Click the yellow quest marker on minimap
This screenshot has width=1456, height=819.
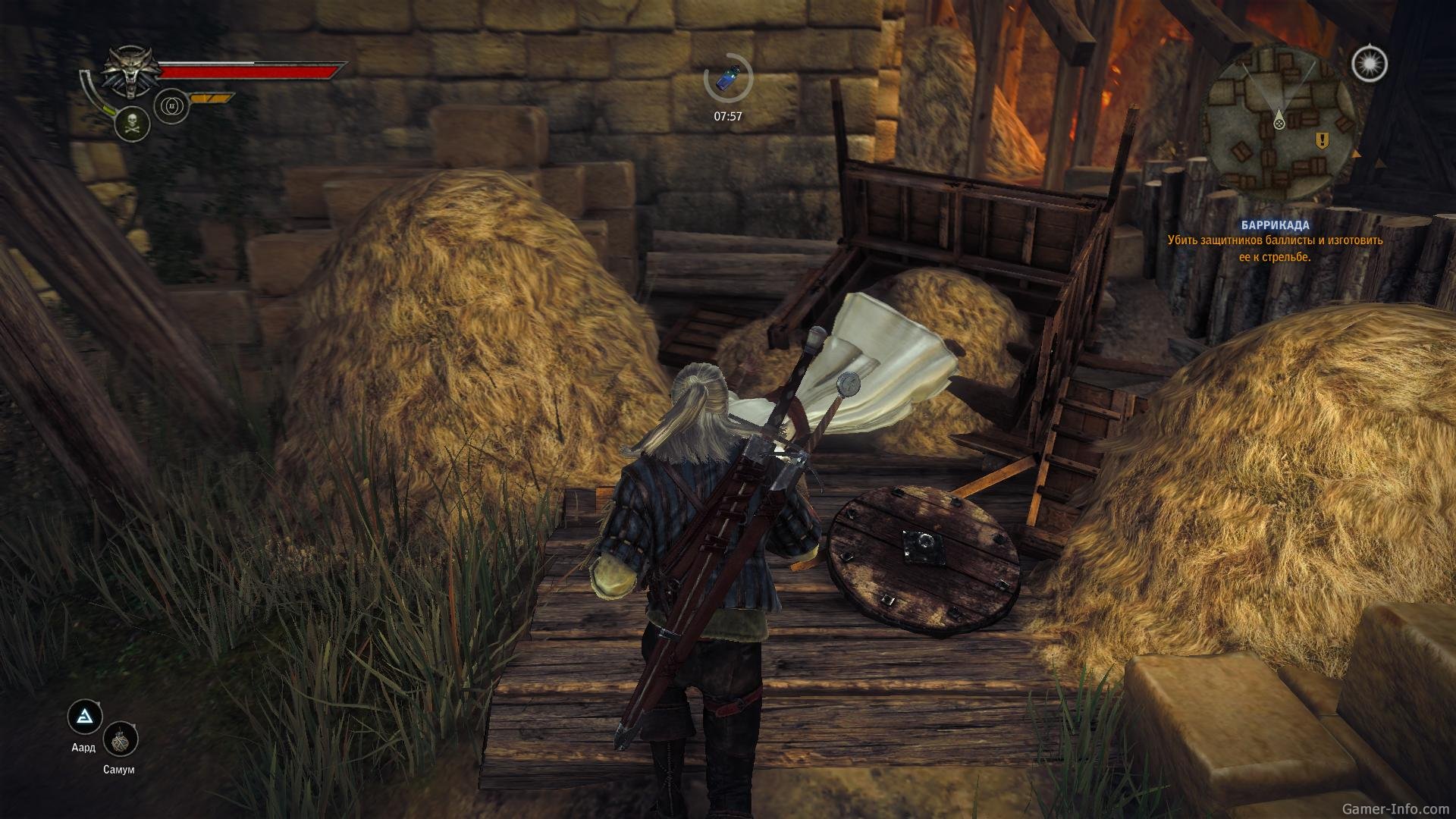point(1323,140)
